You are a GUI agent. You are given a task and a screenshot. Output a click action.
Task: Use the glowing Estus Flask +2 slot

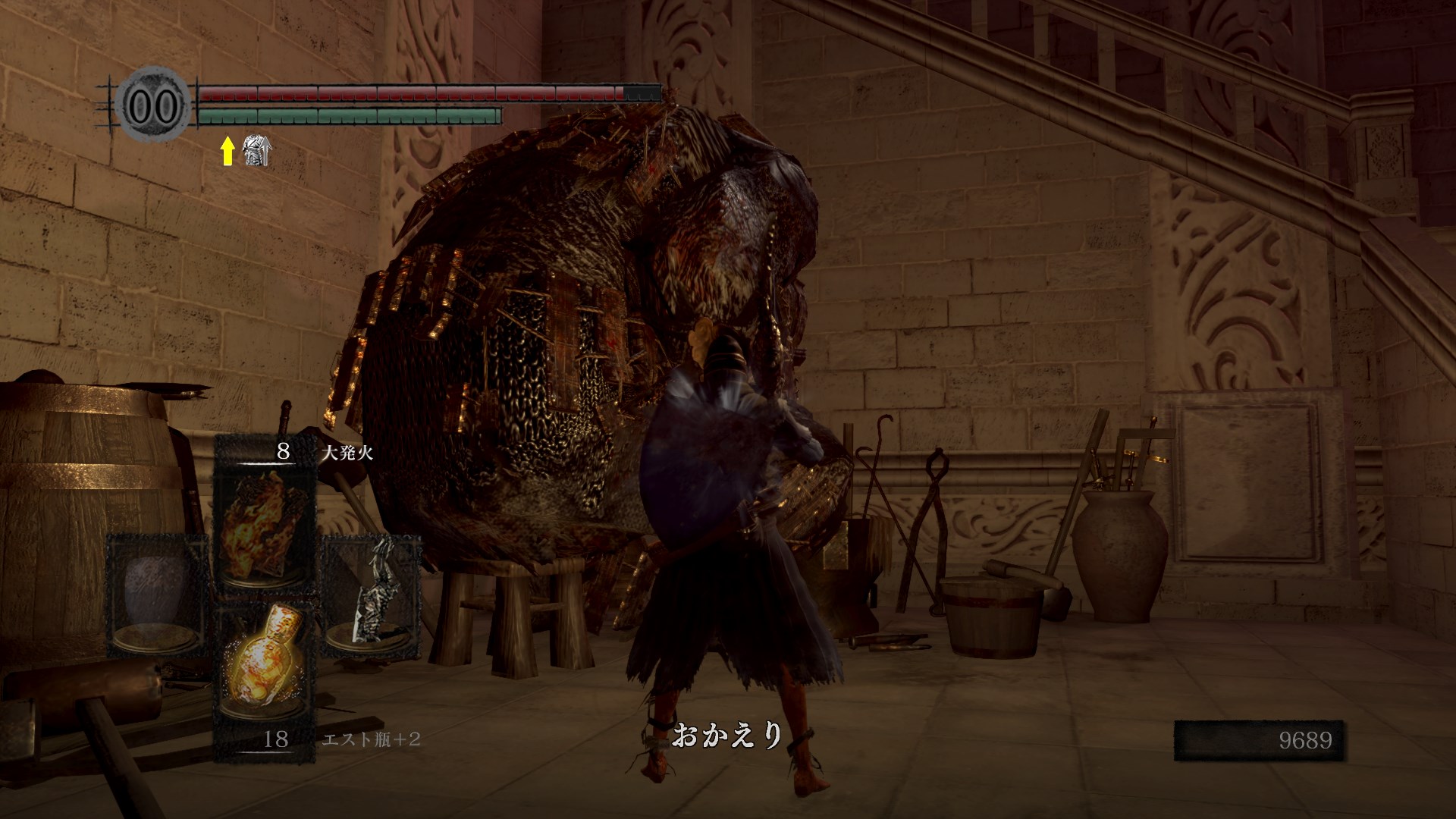[x=265, y=671]
